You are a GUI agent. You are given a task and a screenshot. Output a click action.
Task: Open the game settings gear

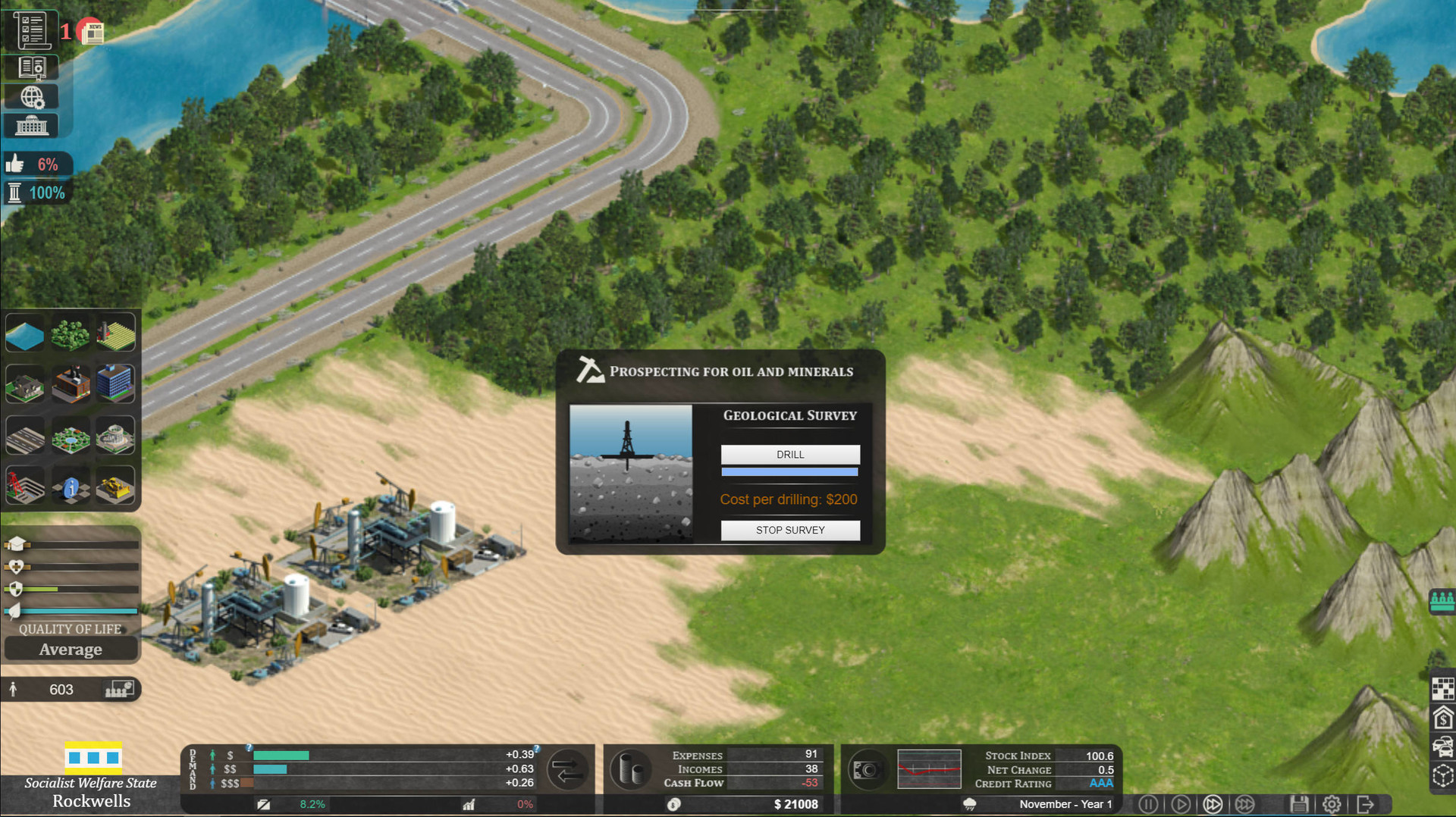tap(1332, 804)
